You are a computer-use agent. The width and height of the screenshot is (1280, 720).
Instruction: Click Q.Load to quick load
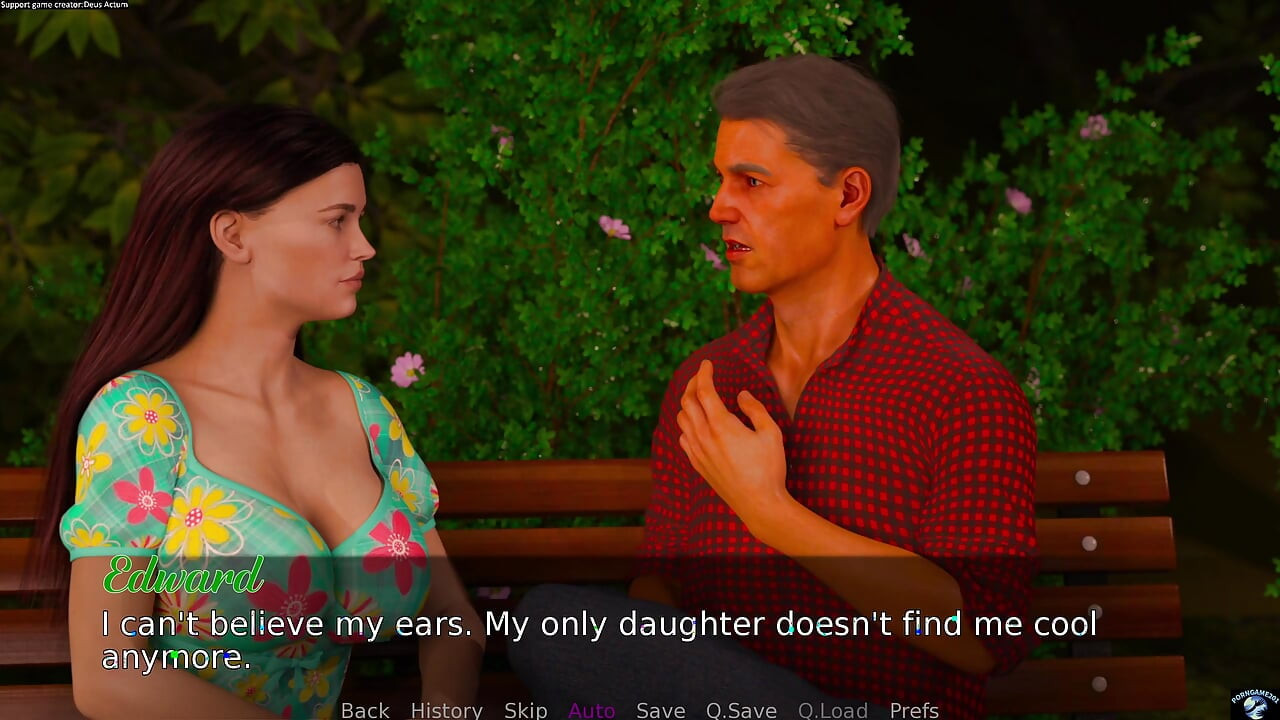(832, 710)
